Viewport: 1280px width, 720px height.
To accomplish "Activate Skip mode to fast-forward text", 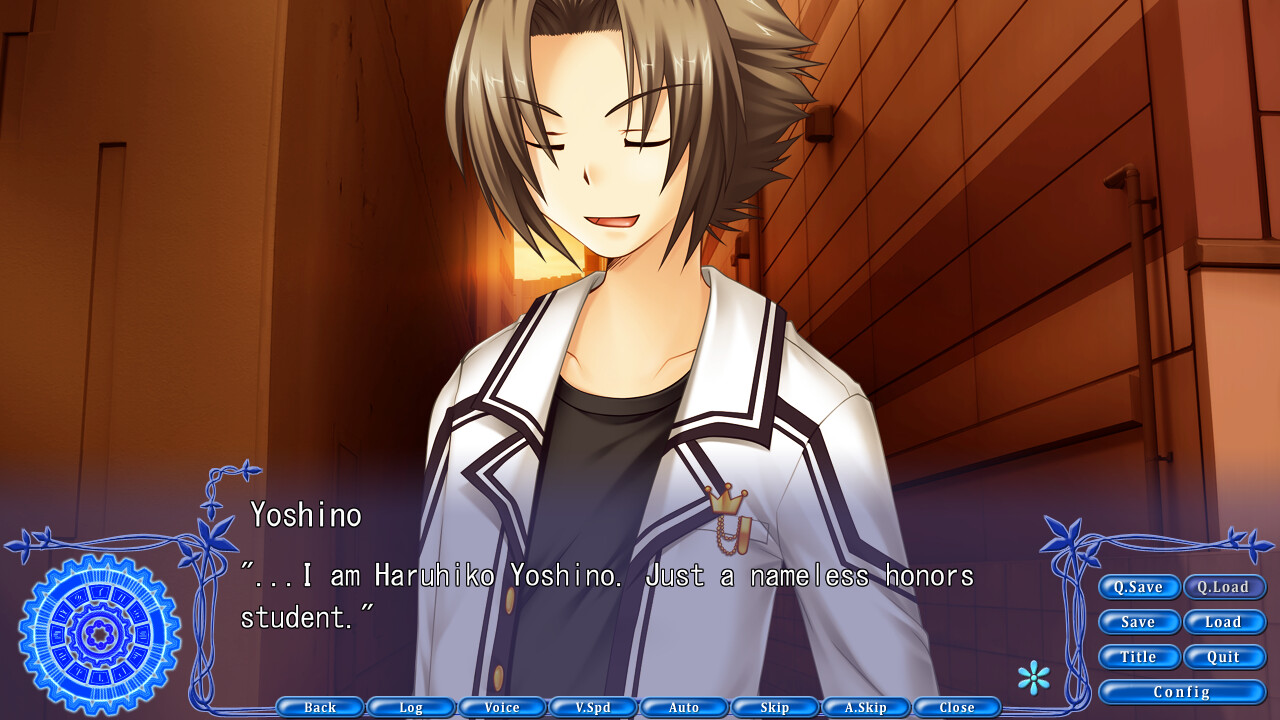I will pos(775,707).
